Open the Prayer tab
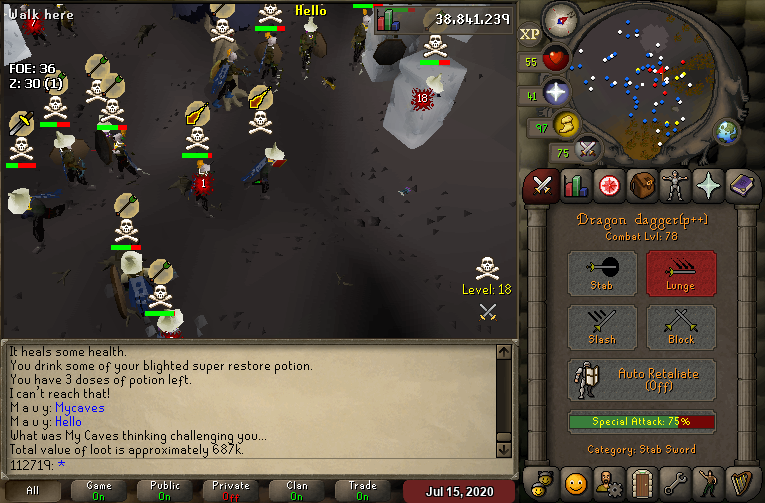This screenshot has width=765, height=503. click(707, 186)
